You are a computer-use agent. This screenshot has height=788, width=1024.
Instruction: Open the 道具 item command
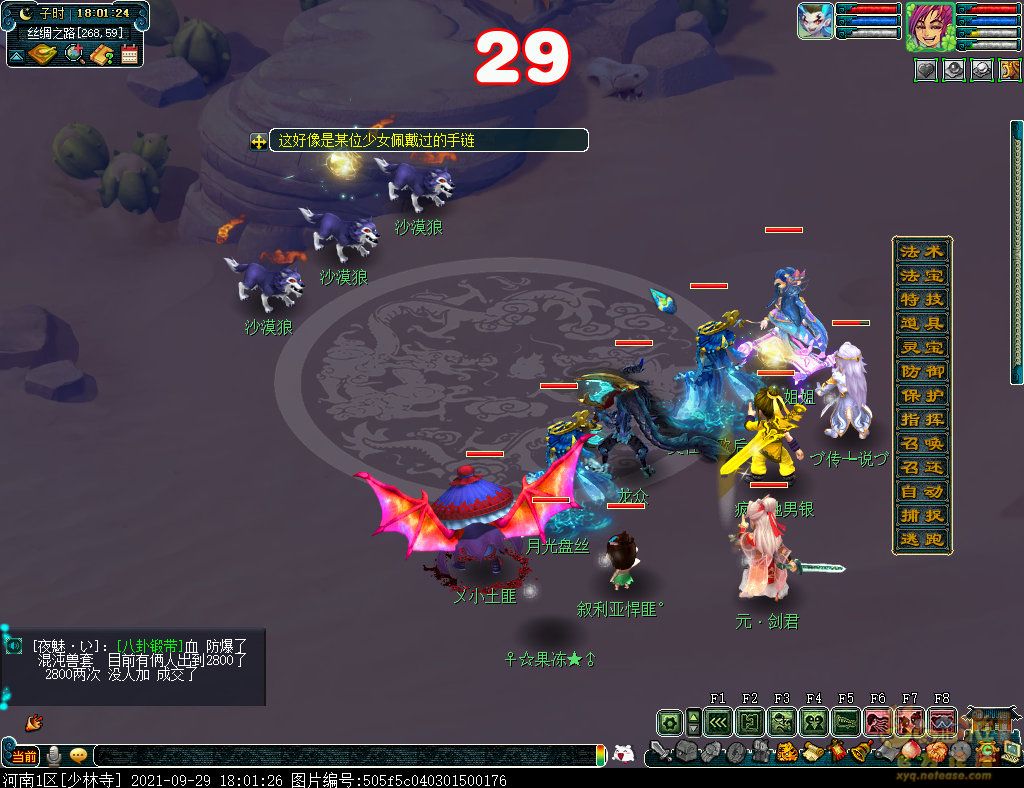coord(921,323)
